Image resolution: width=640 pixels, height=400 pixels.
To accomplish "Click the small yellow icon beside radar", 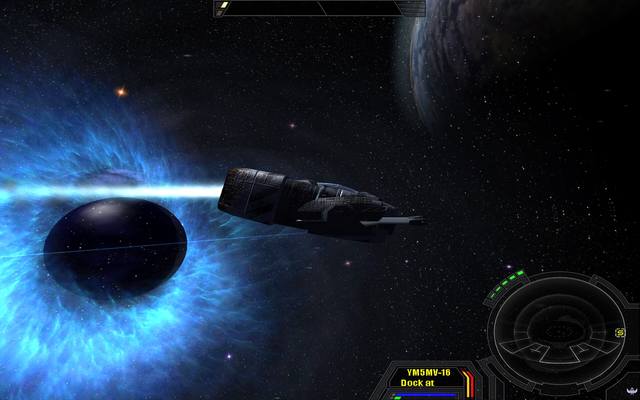I will point(621,332).
